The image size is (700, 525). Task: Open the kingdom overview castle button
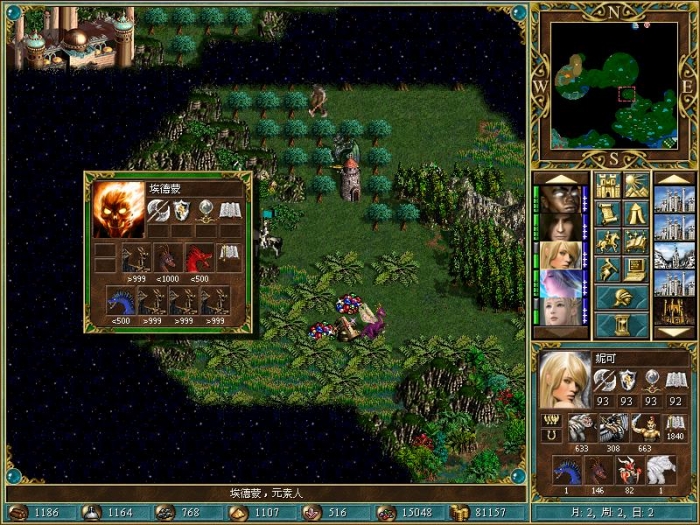(608, 186)
